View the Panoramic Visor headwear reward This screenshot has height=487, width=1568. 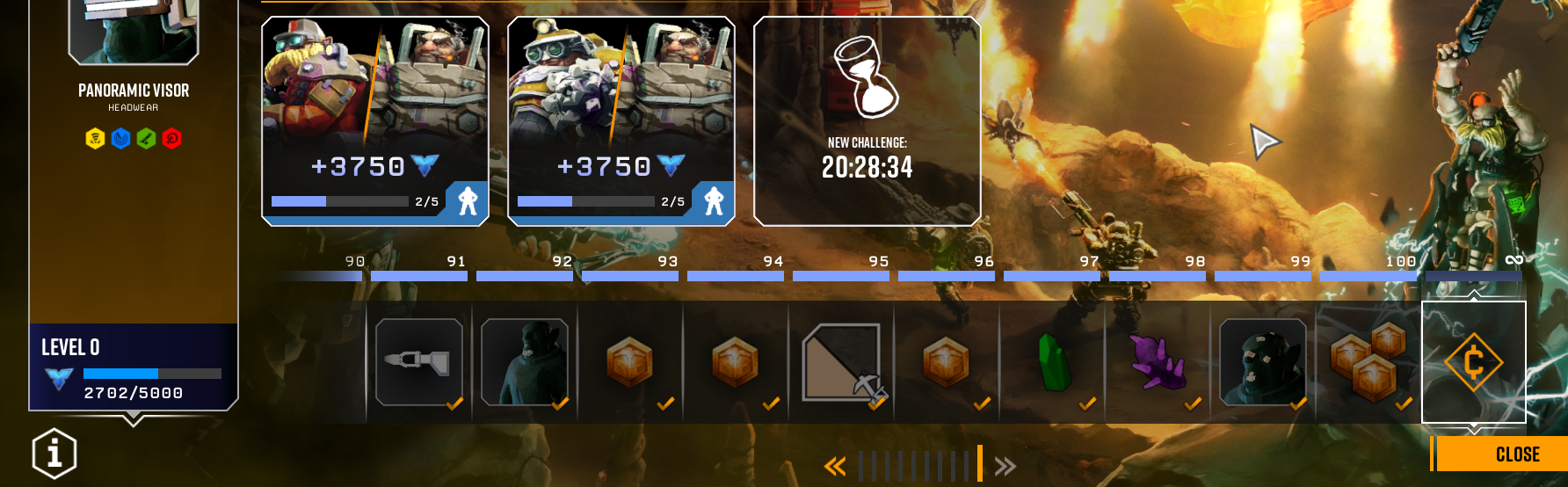point(134,35)
